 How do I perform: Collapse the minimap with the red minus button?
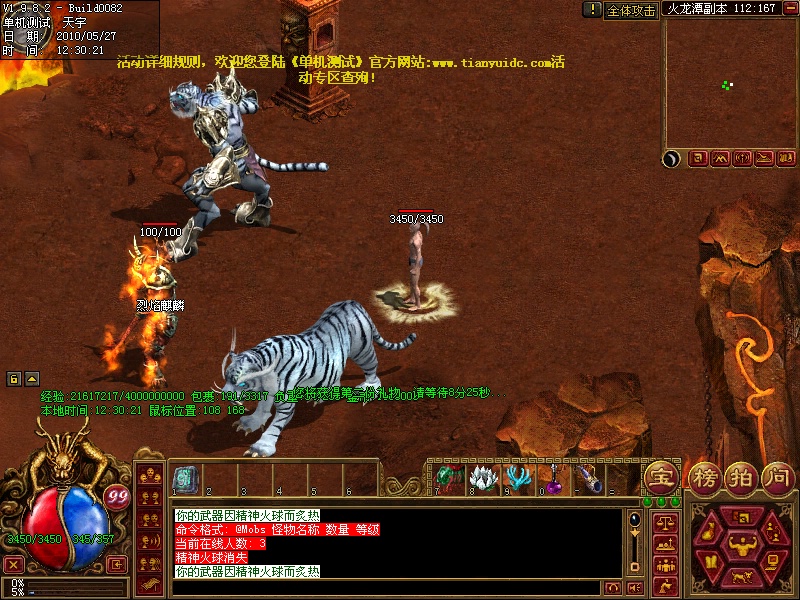[x=790, y=8]
